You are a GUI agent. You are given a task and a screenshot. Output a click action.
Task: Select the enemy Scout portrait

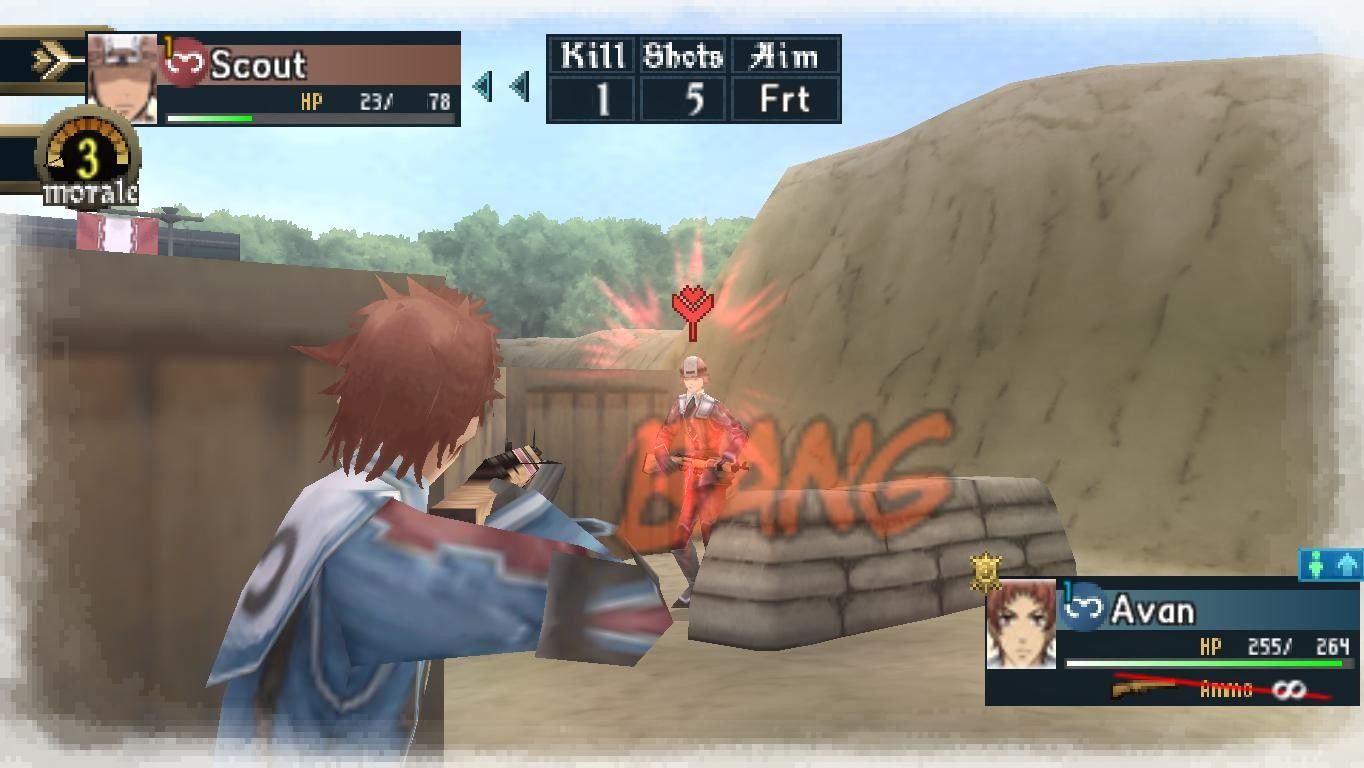(123, 79)
